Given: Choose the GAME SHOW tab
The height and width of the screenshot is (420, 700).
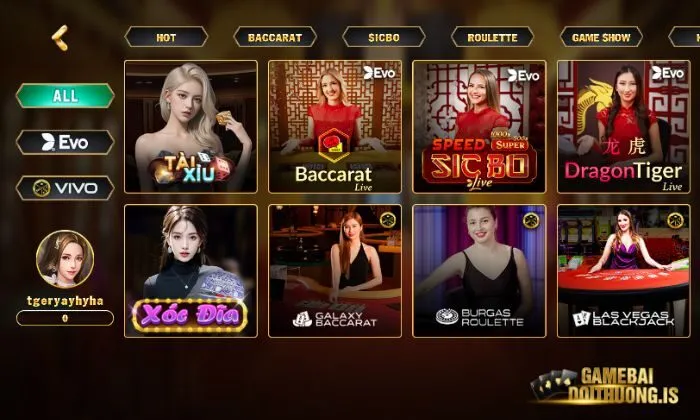Looking at the screenshot, I should (601, 37).
